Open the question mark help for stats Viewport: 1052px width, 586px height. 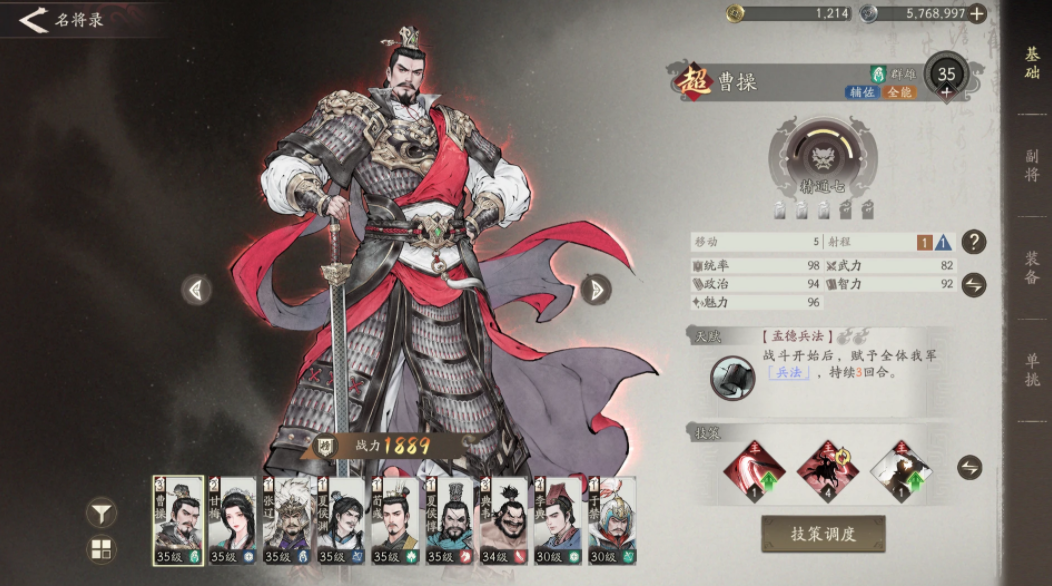click(973, 241)
